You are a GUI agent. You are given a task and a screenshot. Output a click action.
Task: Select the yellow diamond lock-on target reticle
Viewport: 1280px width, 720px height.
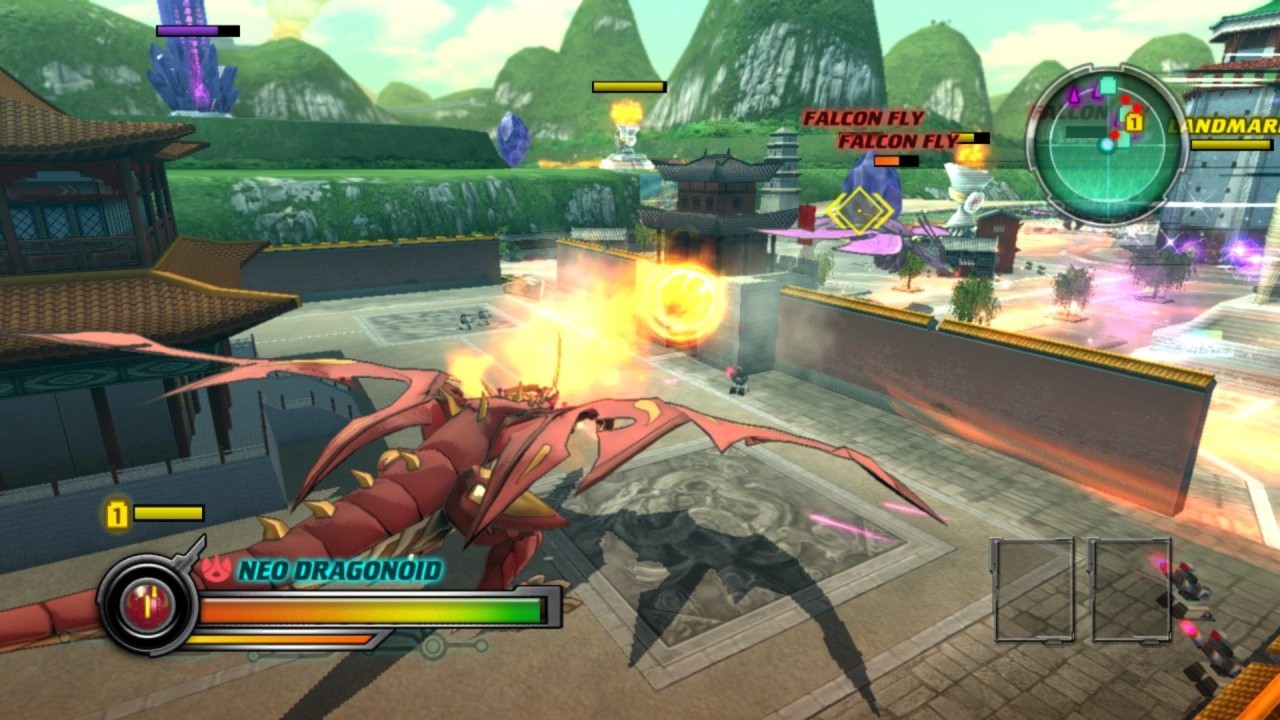(859, 210)
